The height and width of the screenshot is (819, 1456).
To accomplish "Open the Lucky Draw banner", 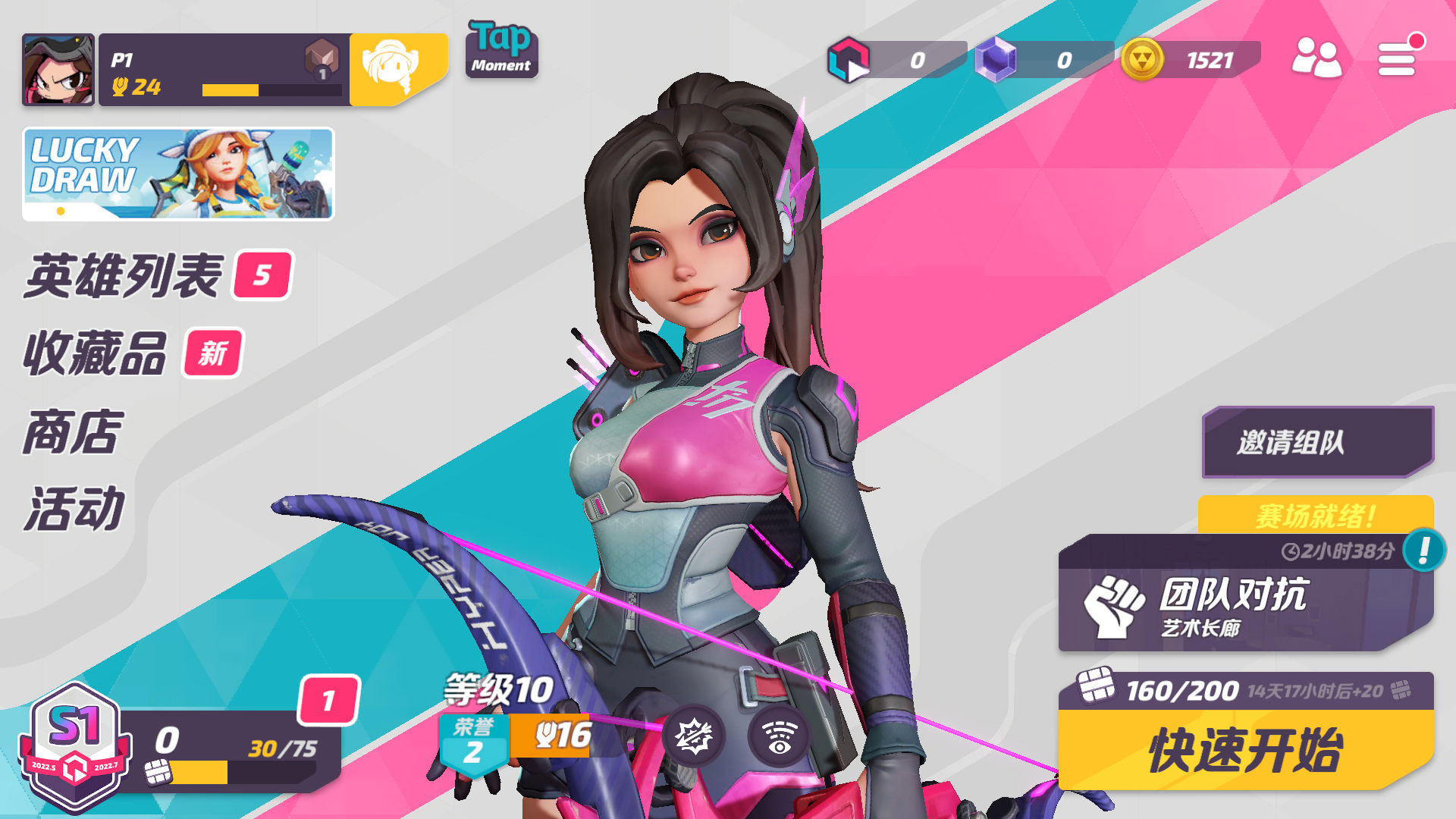I will (178, 174).
